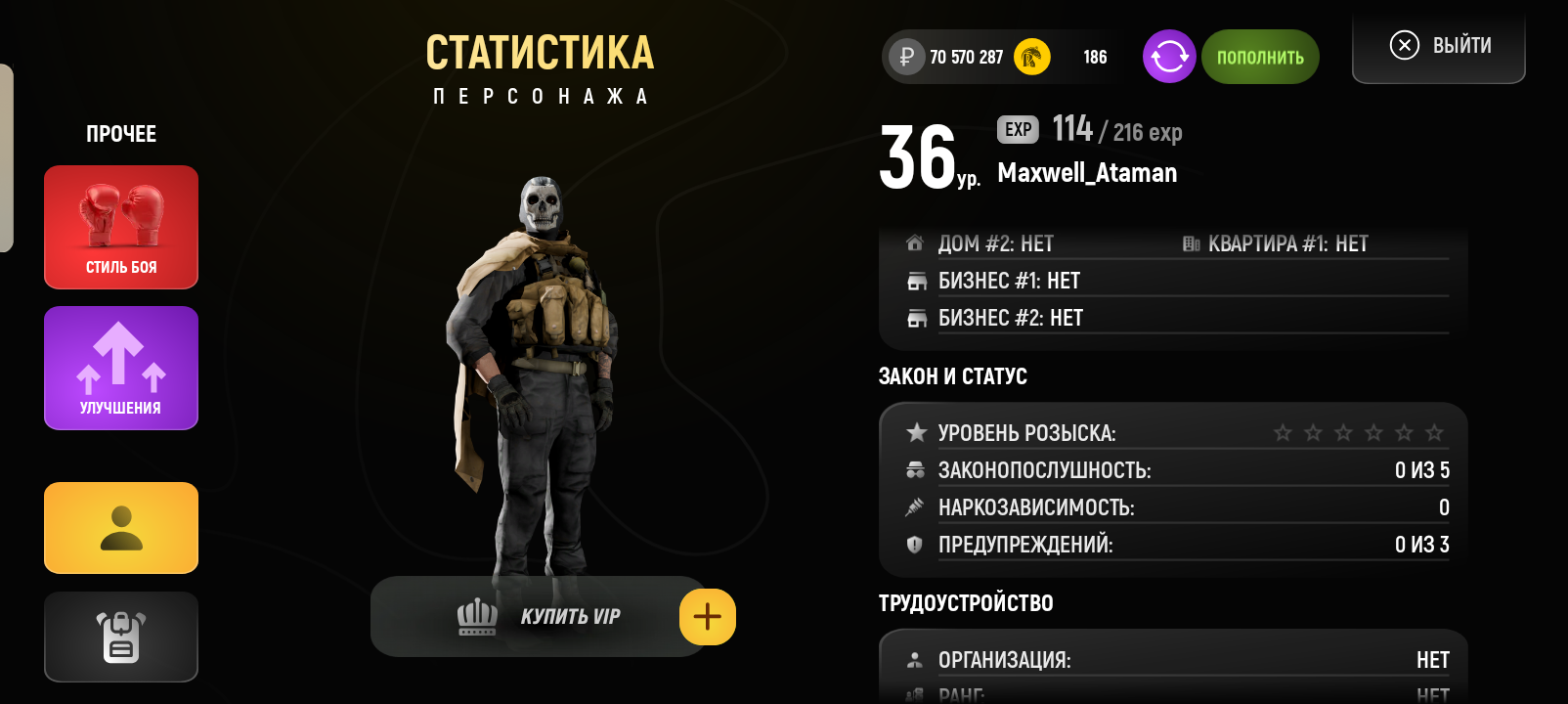The image size is (1568, 704).
Task: Click the gold horse coin icon
Action: tap(1031, 57)
